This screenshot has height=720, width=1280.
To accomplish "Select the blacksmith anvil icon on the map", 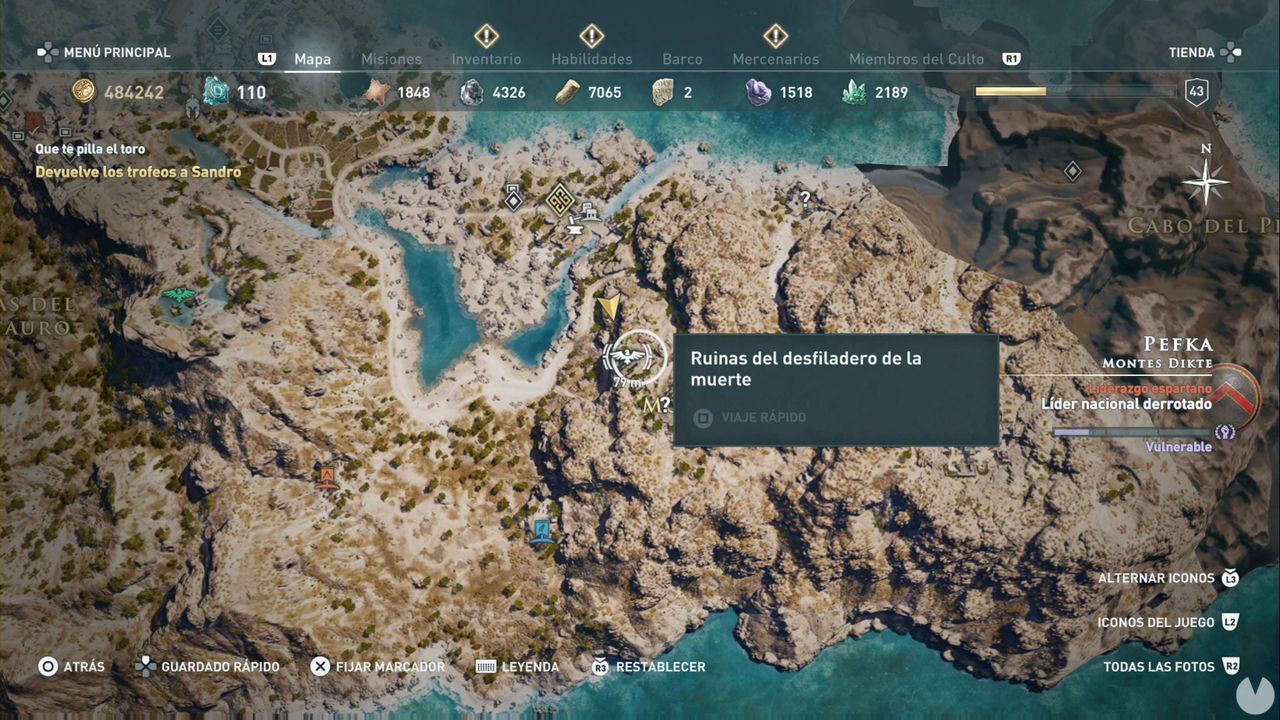I will tap(574, 229).
